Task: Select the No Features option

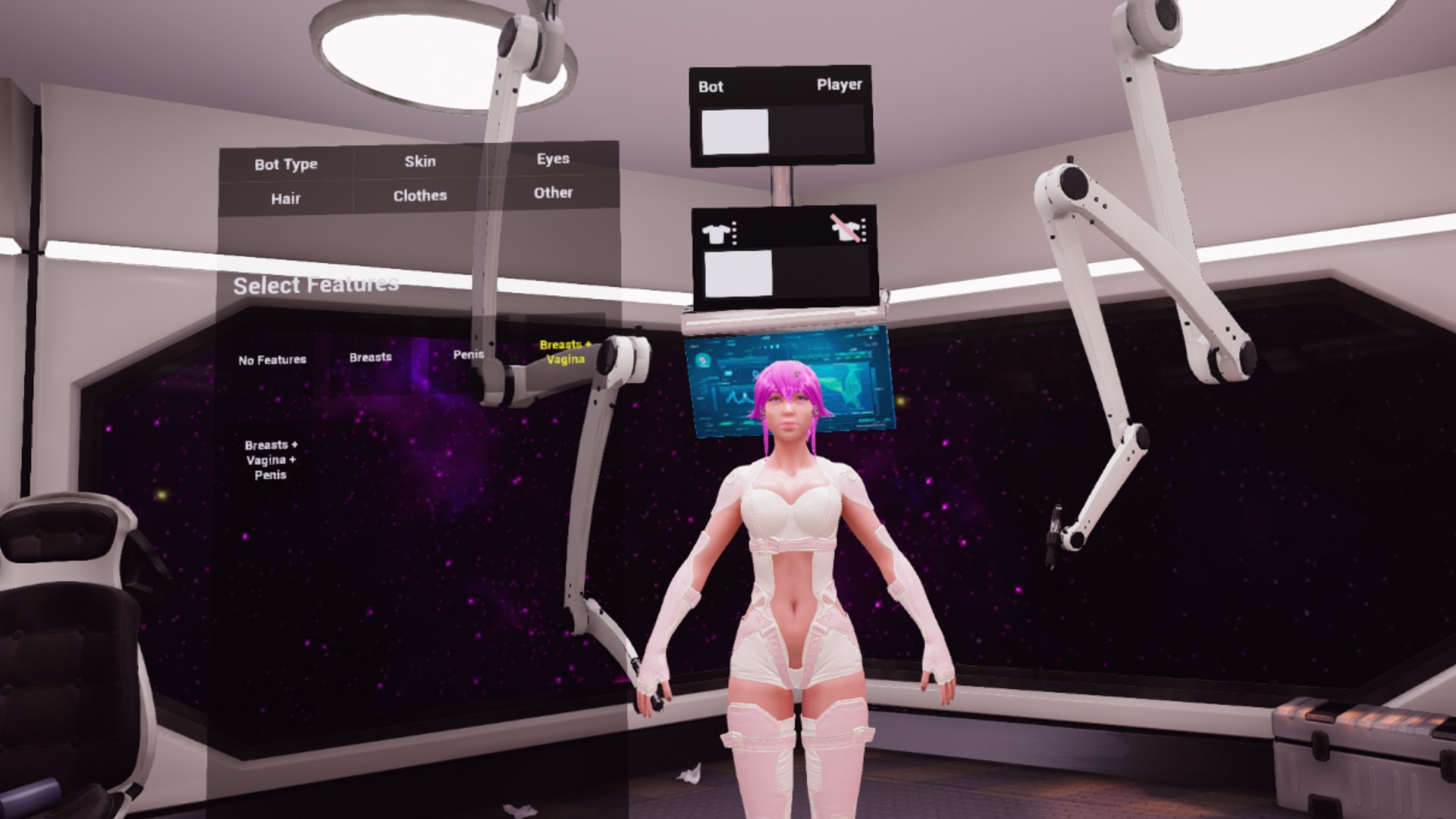Action: [271, 360]
